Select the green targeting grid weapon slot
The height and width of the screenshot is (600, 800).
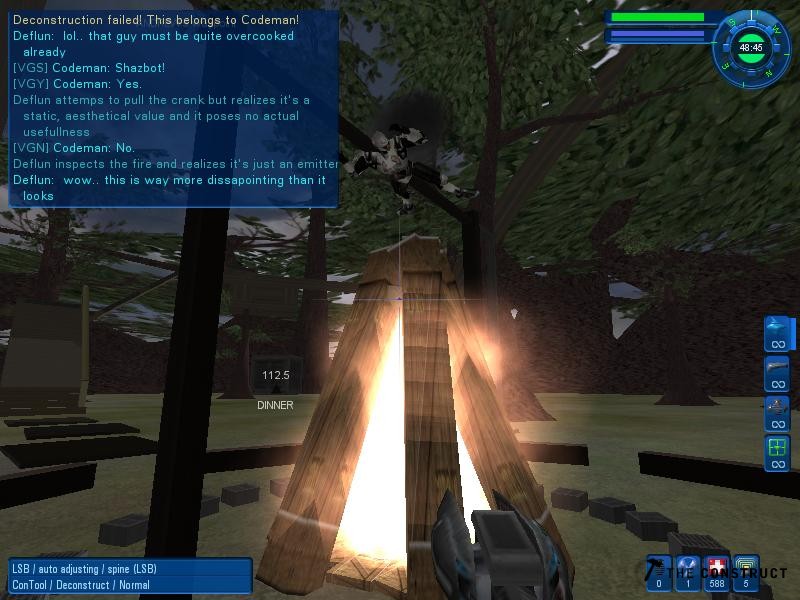(776, 452)
